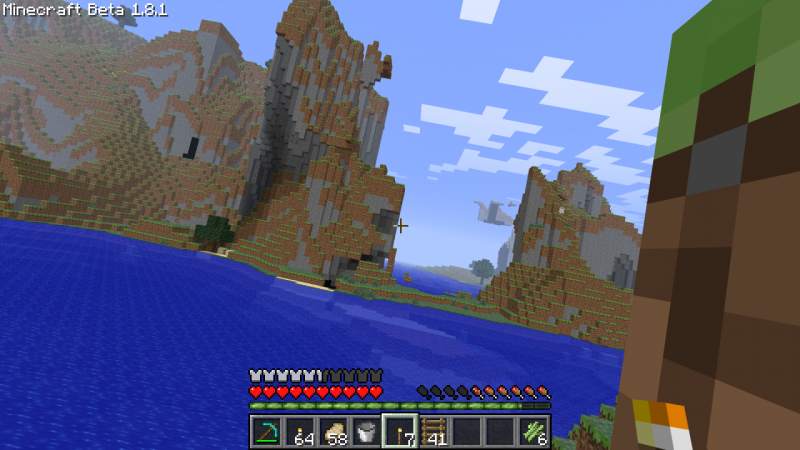The height and width of the screenshot is (450, 800).
Task: Select the sugar cane hotbar slot
Action: pos(533,432)
